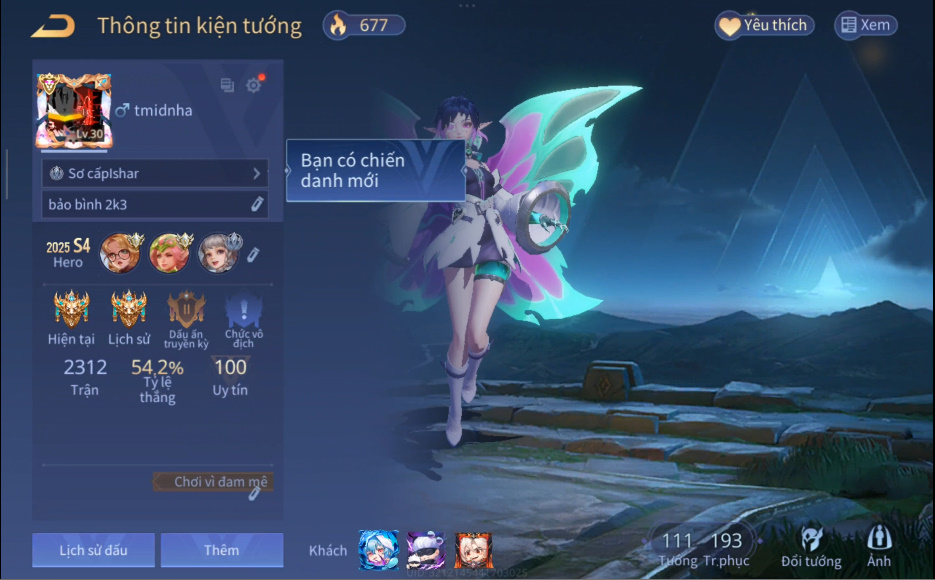Open the Xem view button
The image size is (935, 580).
865,26
